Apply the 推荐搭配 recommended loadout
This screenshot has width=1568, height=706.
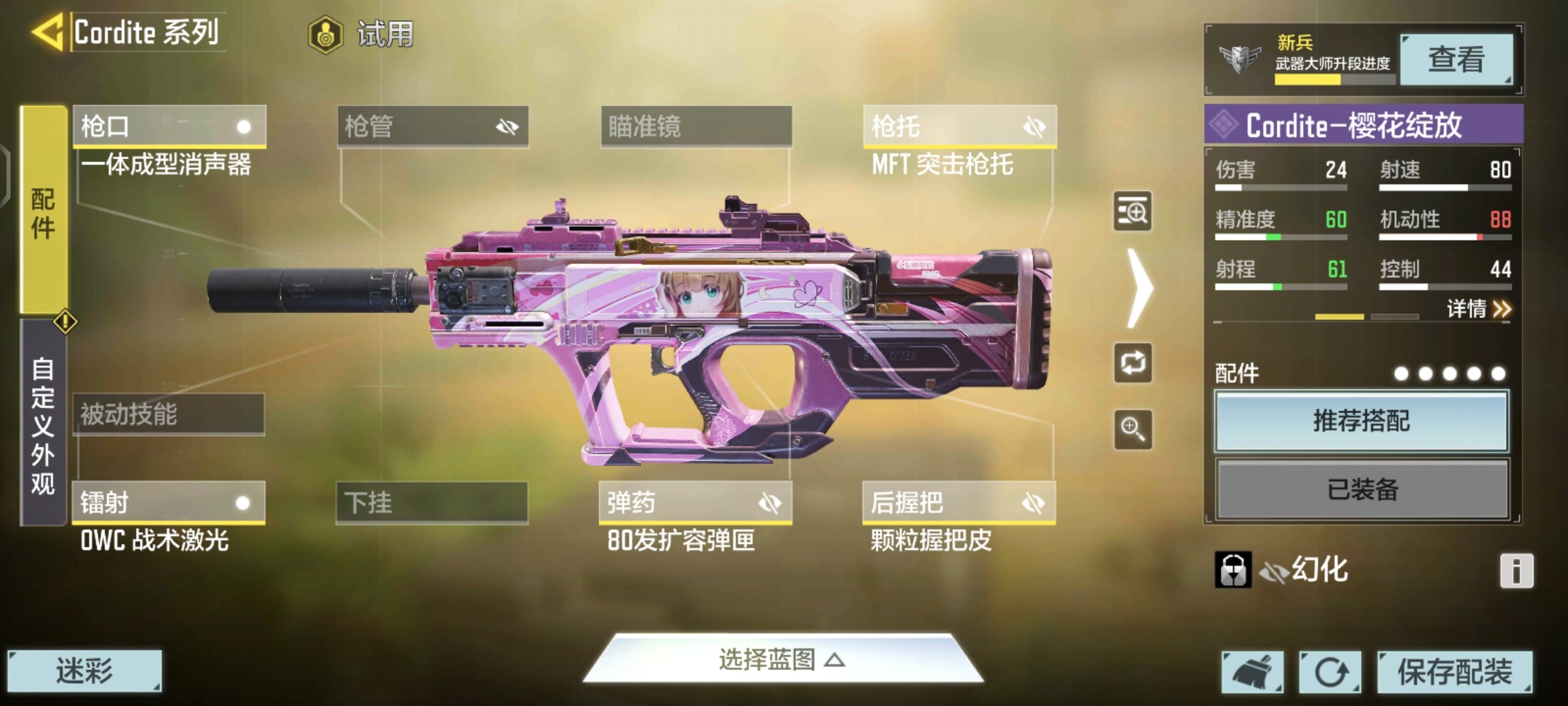[1362, 421]
